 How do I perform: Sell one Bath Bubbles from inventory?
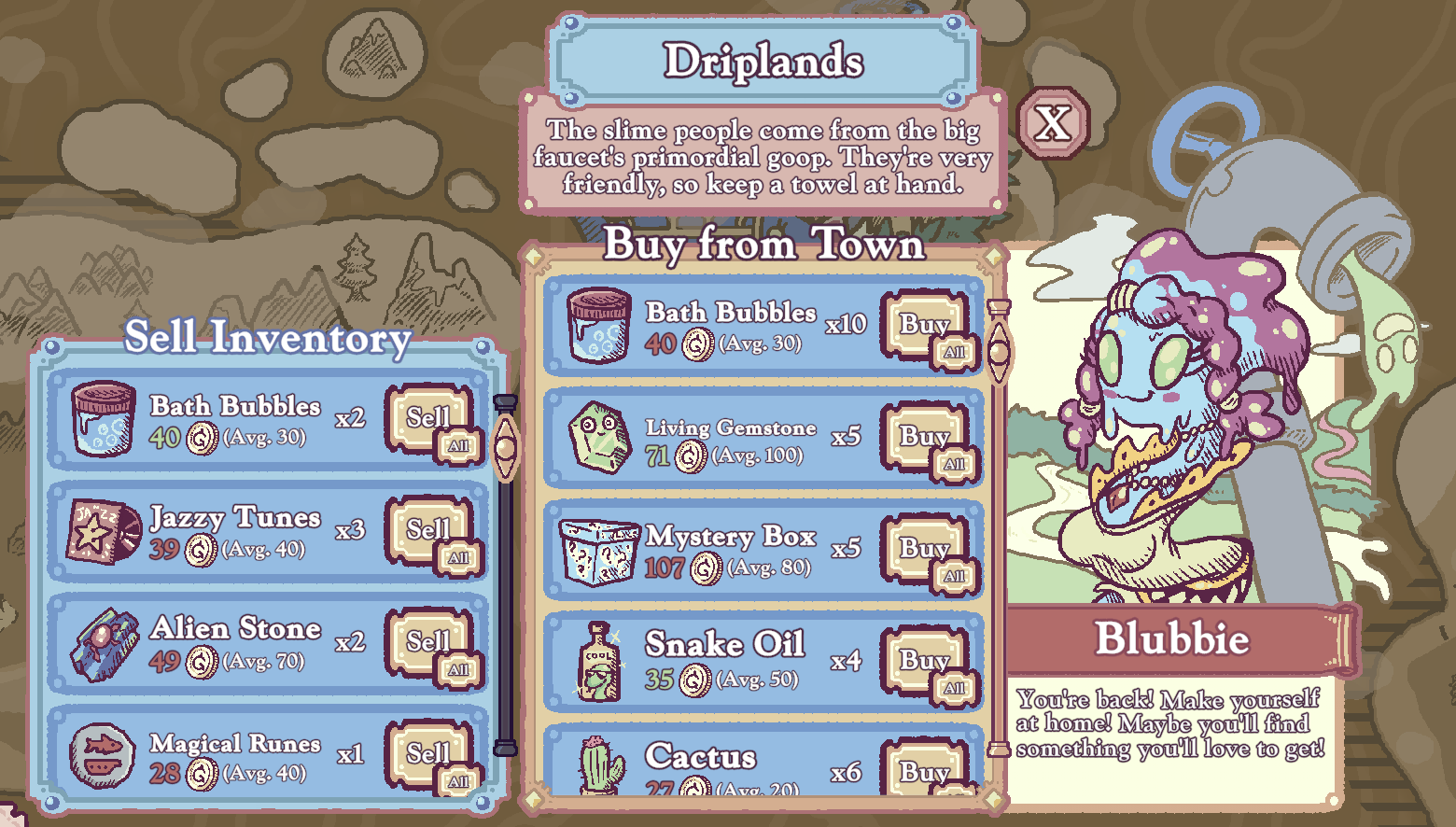424,415
